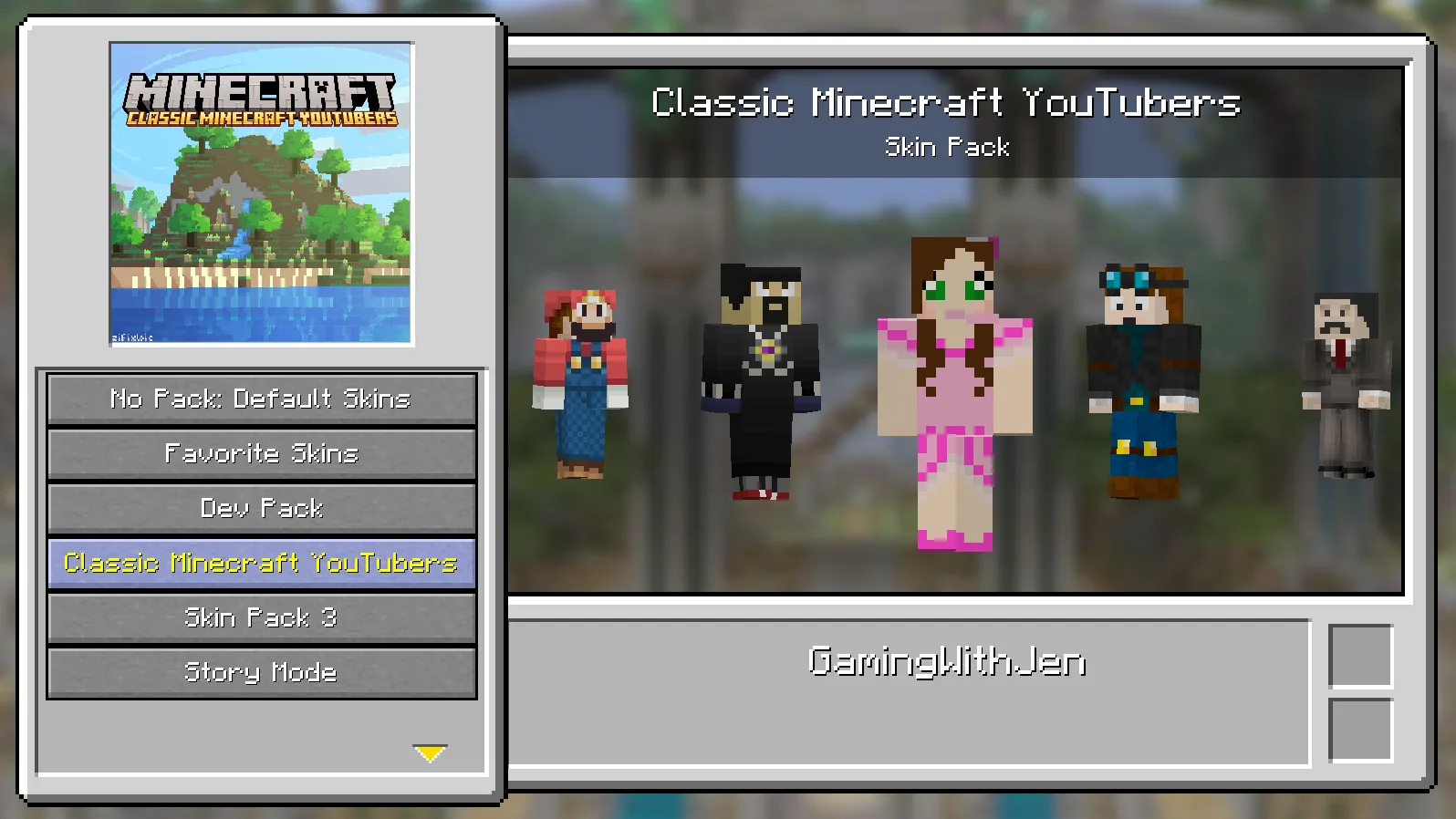Click the yellow down arrow to scroll packs

click(430, 752)
